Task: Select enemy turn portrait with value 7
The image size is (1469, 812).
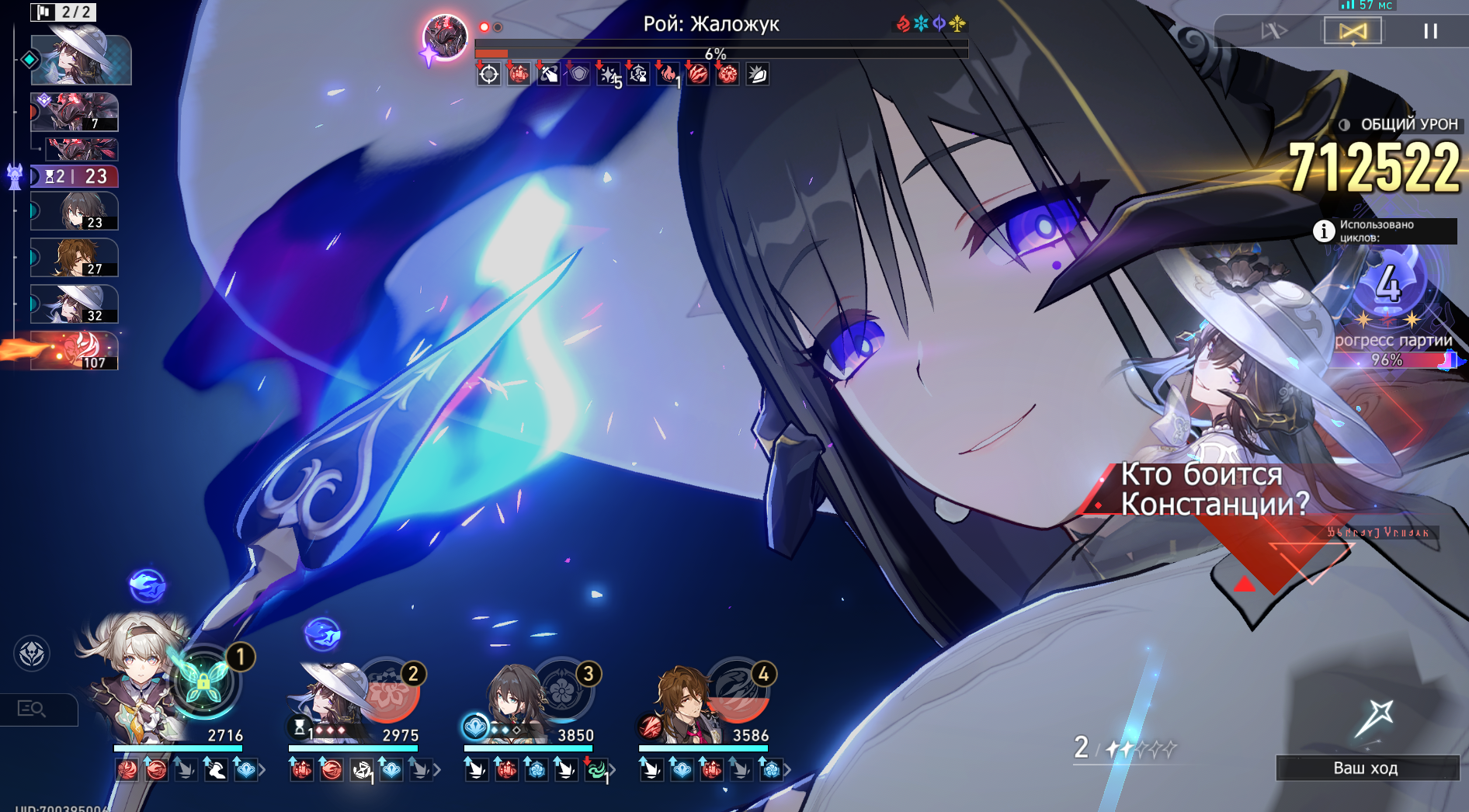Action: click(75, 112)
